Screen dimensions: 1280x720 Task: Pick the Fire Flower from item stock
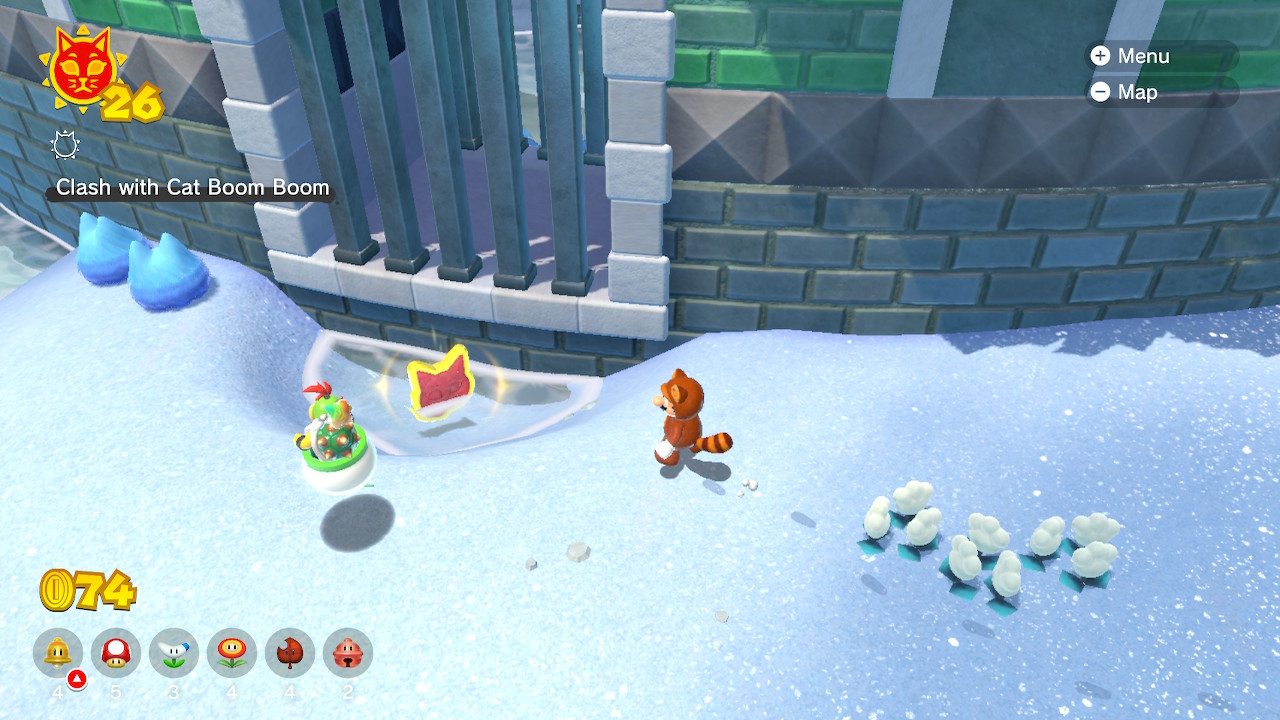coord(232,654)
